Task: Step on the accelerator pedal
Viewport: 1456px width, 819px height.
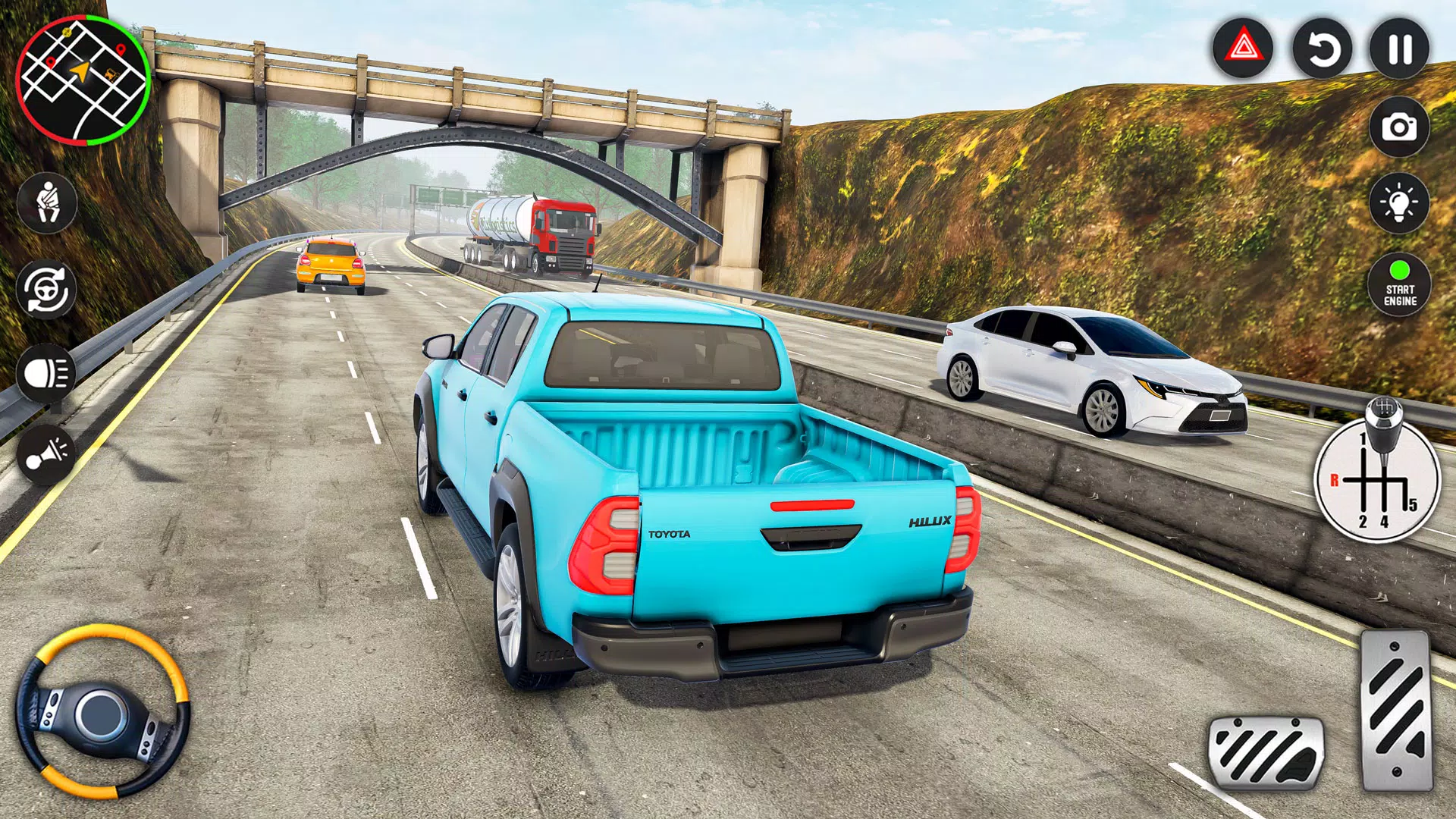Action: pos(1396,711)
